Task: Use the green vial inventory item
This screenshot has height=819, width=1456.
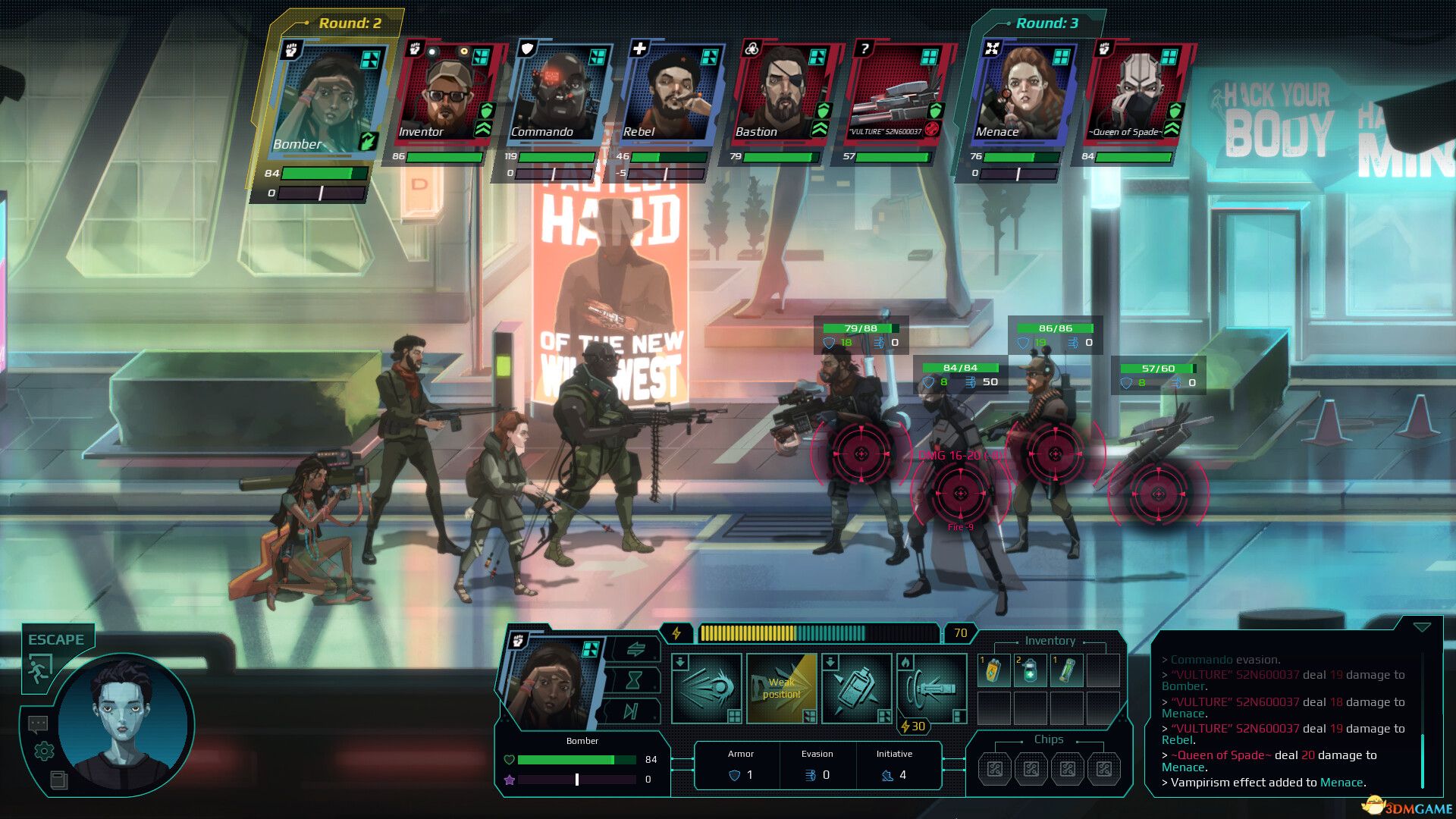Action: point(1066,671)
